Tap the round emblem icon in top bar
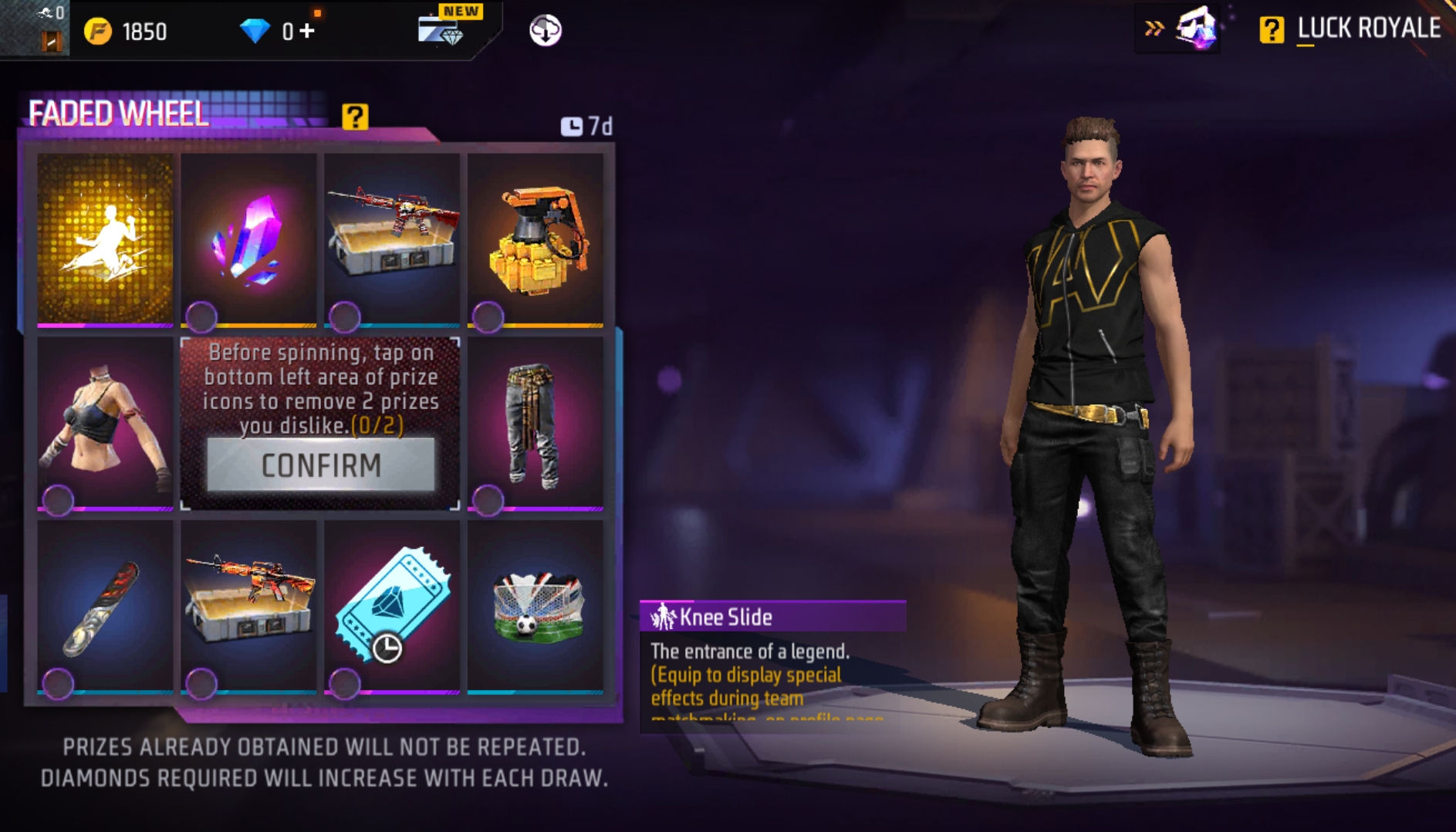Screen dimensions: 1456x832 tap(545, 31)
